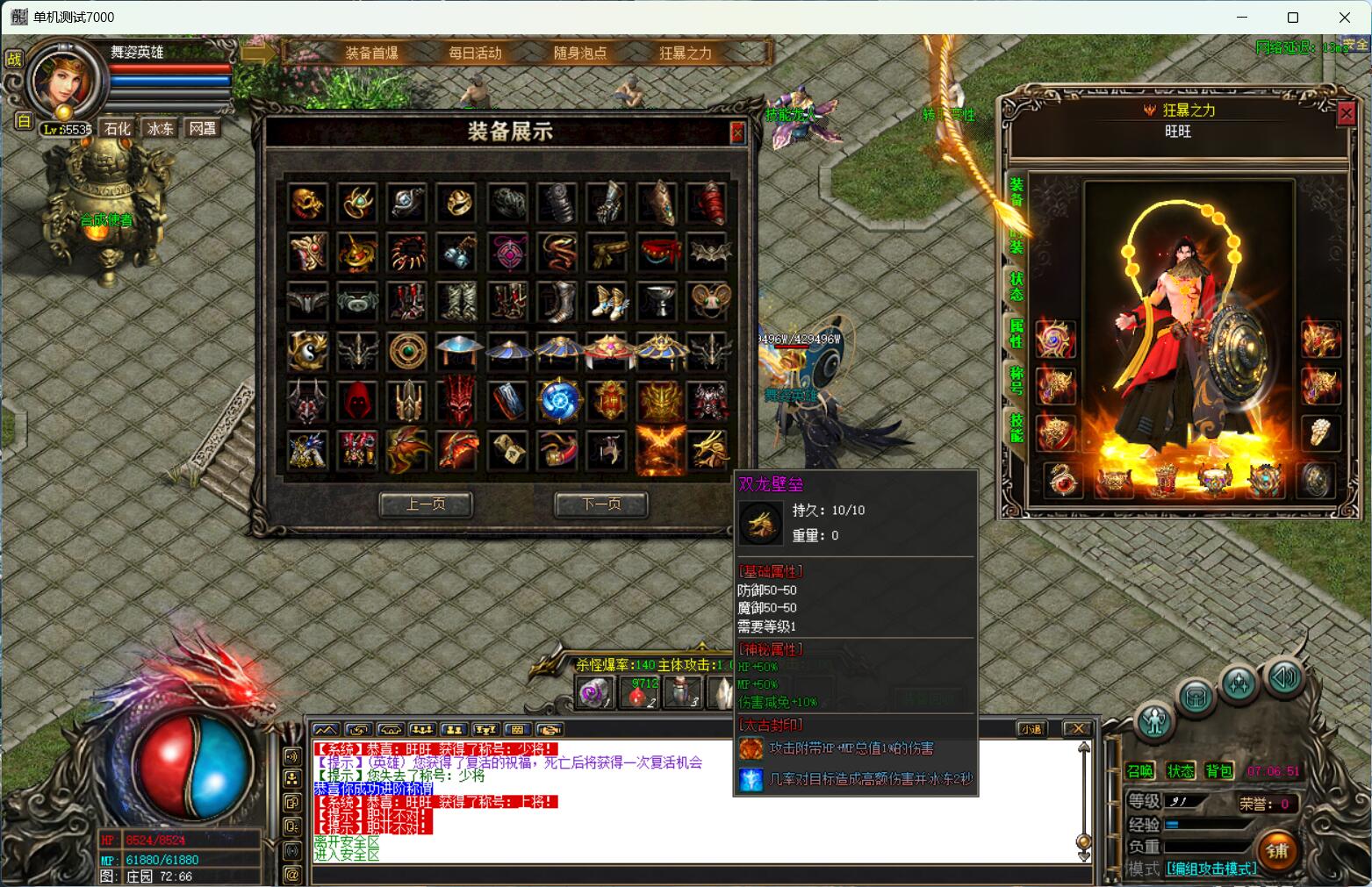Screen dimensions: 1372x887
Task: Switch to the 称号 titles tab
Action: click(x=1016, y=381)
